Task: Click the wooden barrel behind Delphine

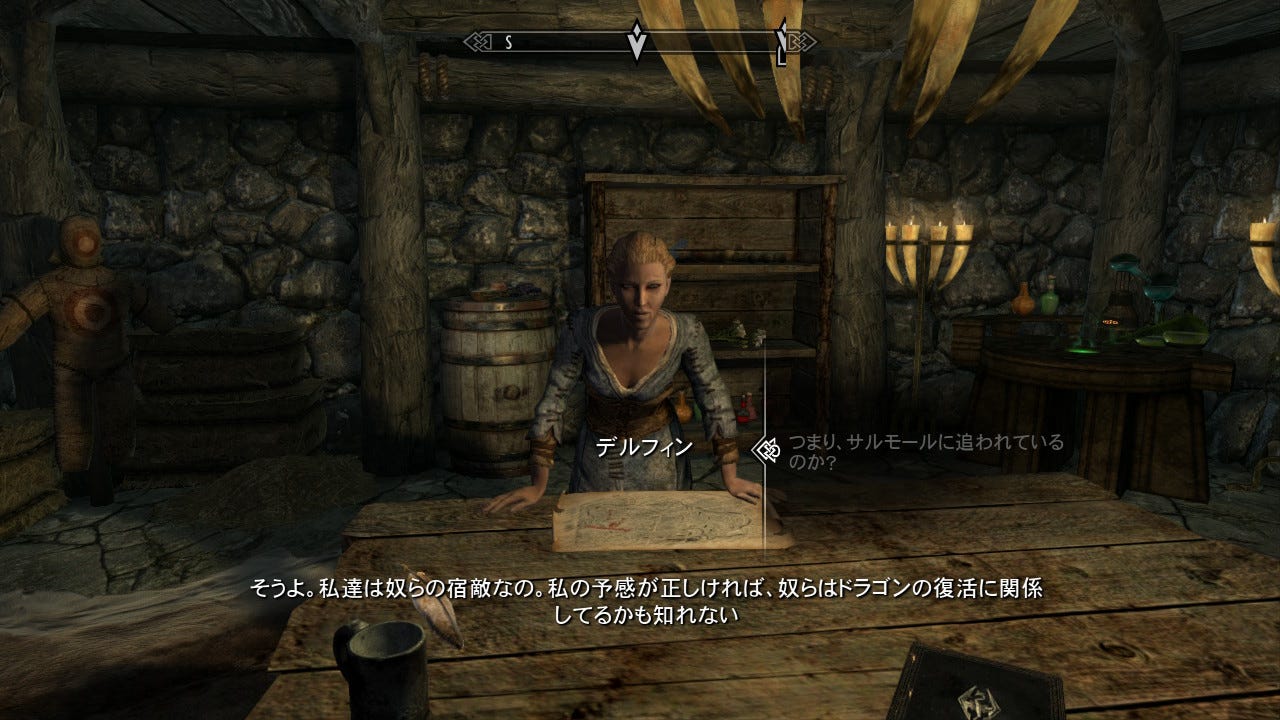Action: pos(490,380)
